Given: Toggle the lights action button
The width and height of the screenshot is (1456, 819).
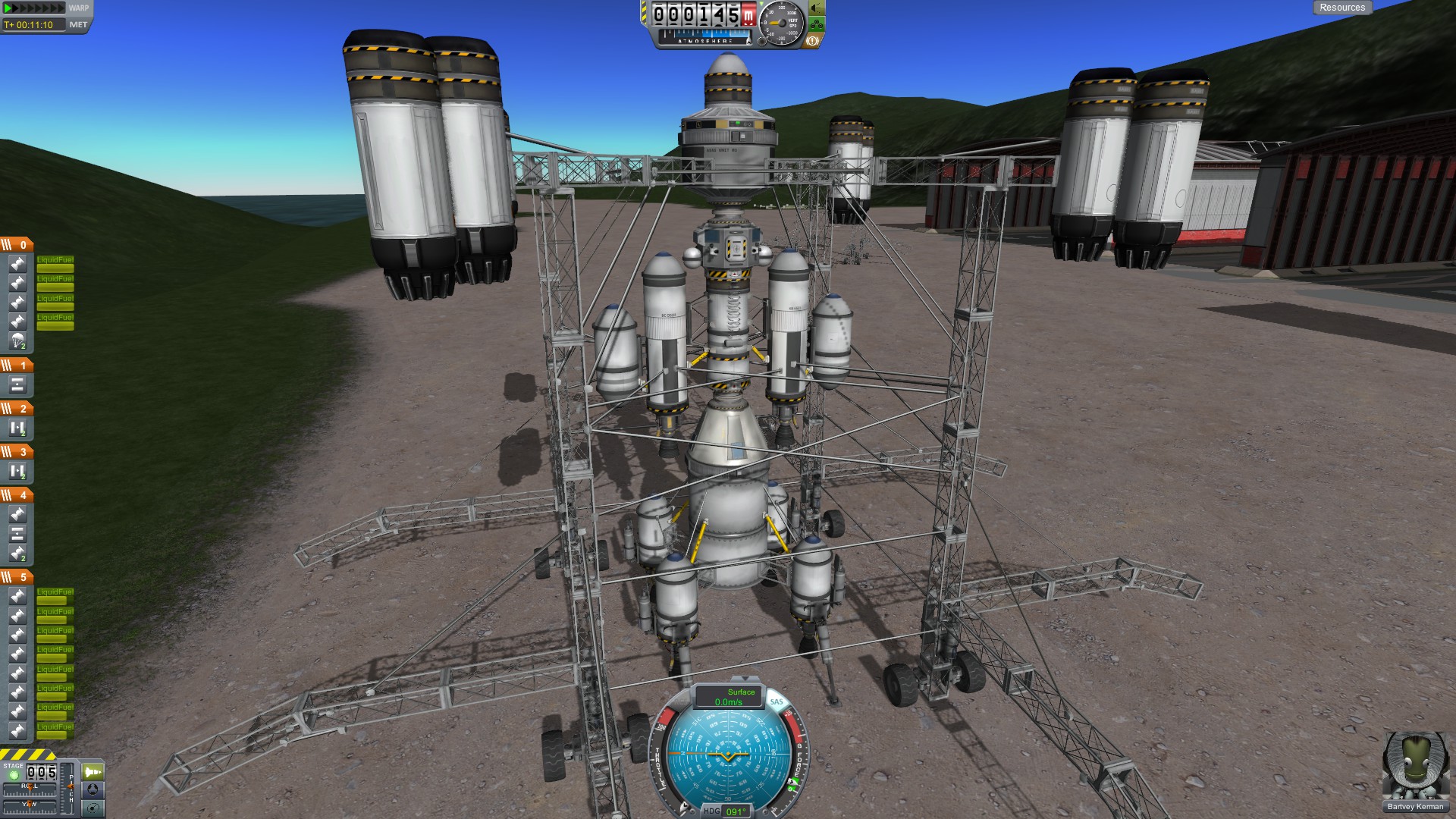Looking at the screenshot, I should [x=817, y=8].
